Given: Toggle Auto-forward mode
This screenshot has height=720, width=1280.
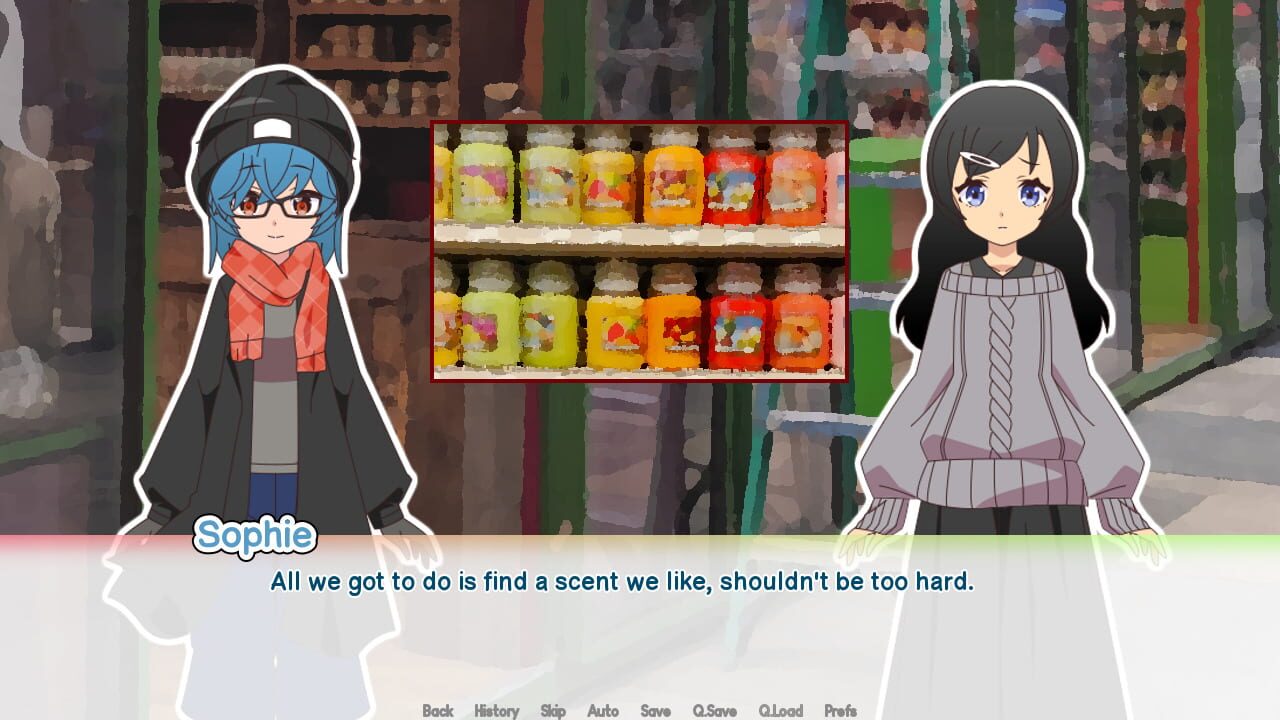Looking at the screenshot, I should 602,711.
